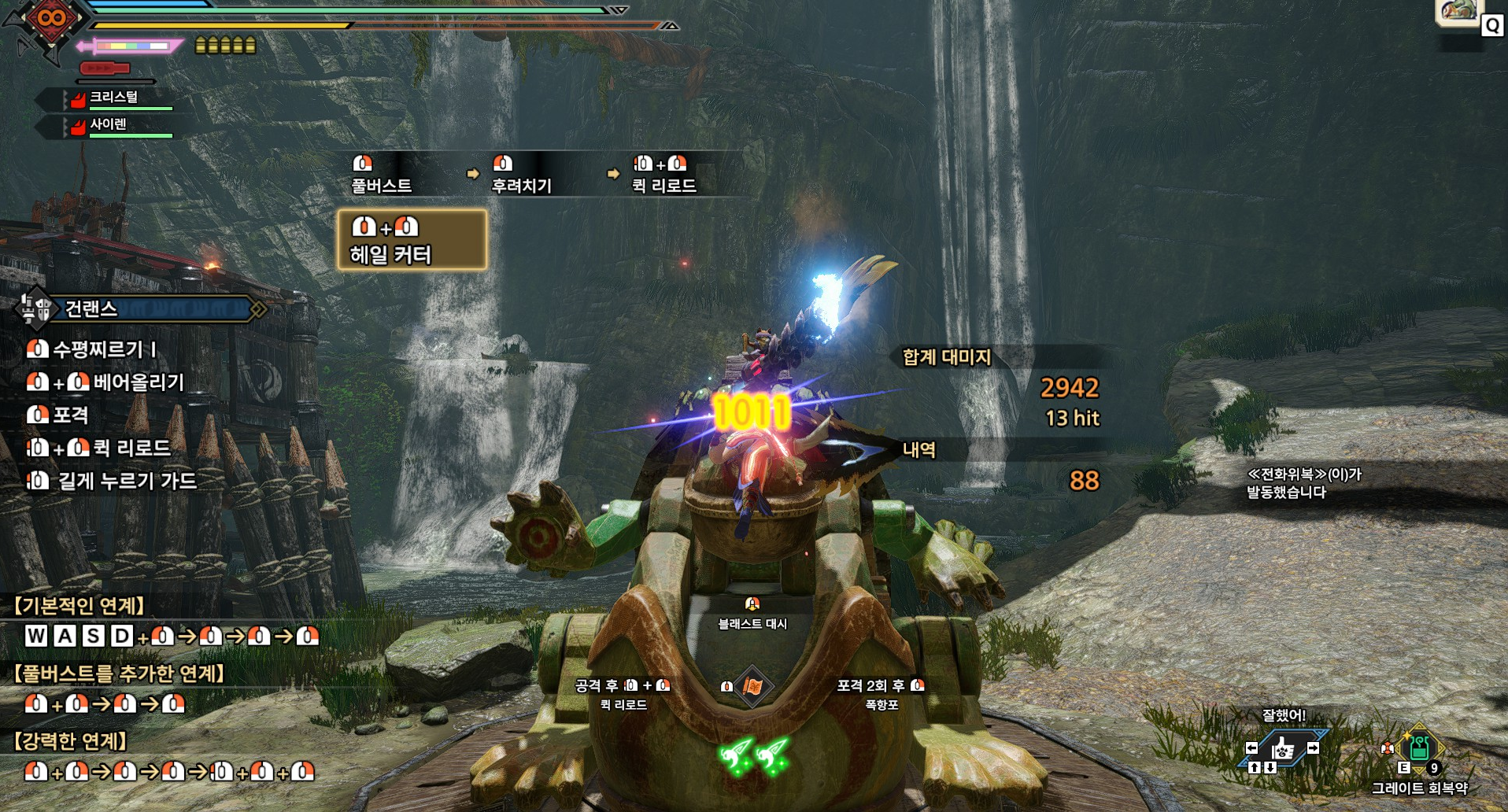Select the 풀버스트 combo step
The width and height of the screenshot is (1508, 812).
click(382, 175)
